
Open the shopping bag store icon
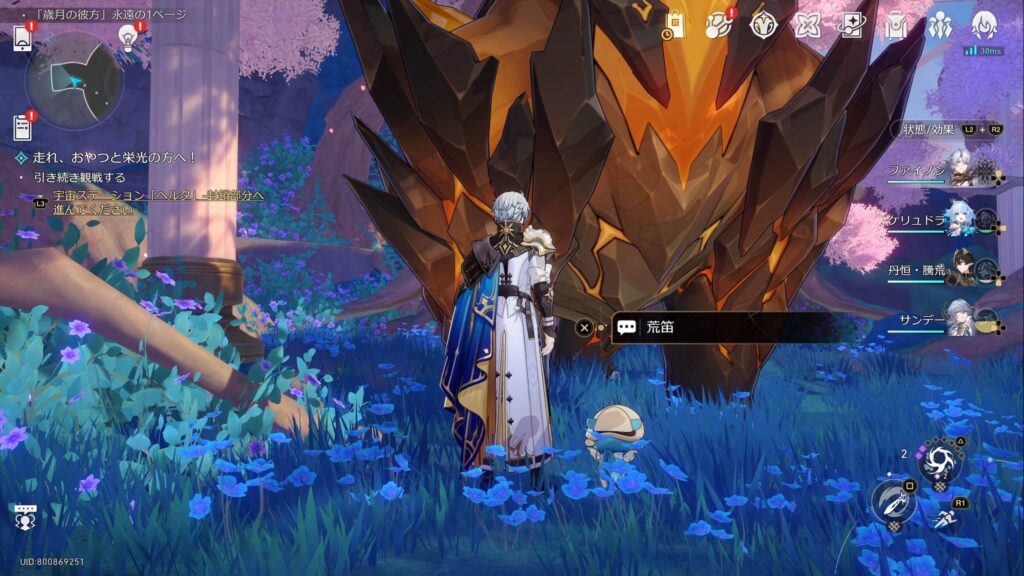pos(675,26)
